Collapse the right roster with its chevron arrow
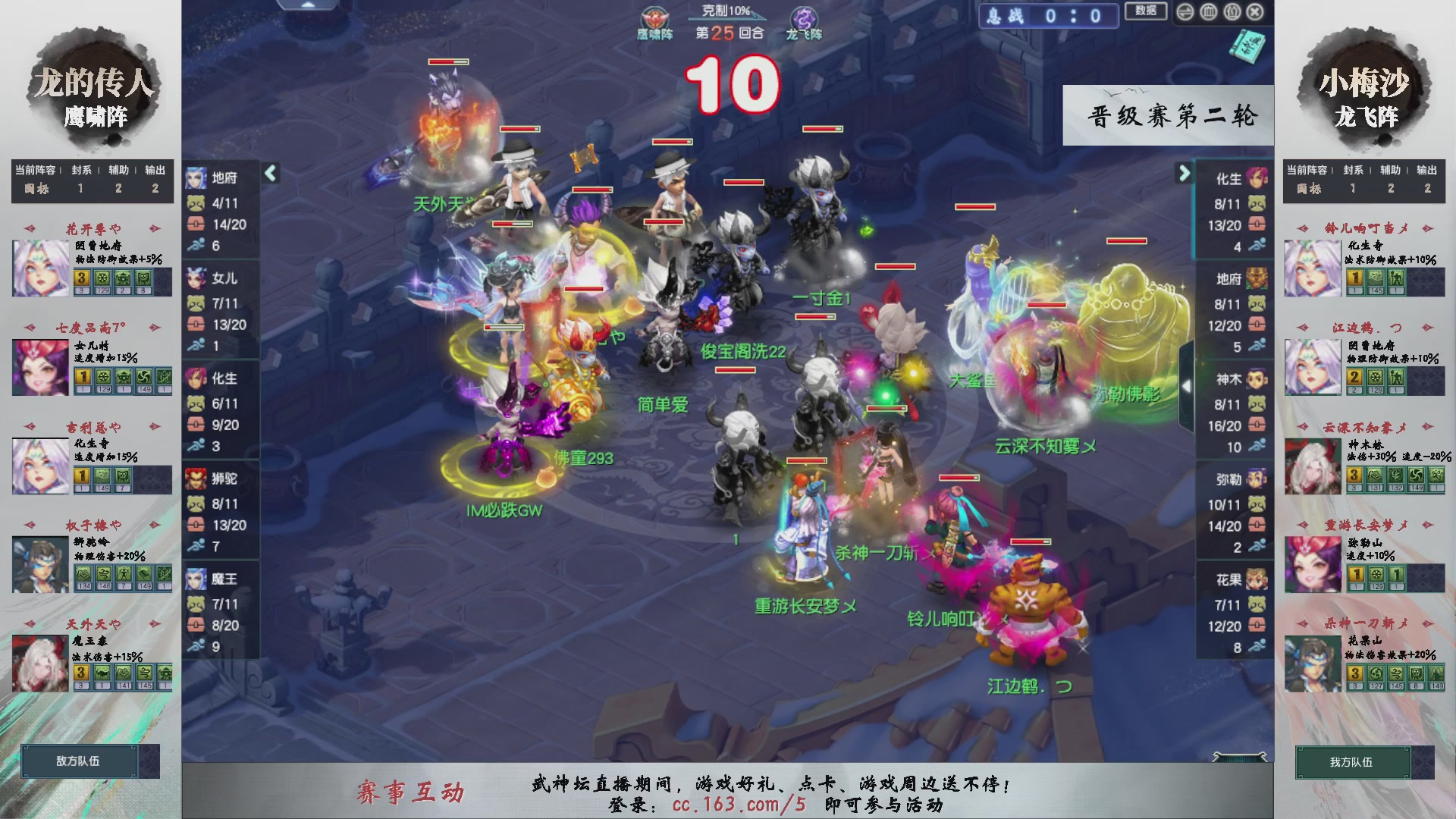 pos(1183,173)
